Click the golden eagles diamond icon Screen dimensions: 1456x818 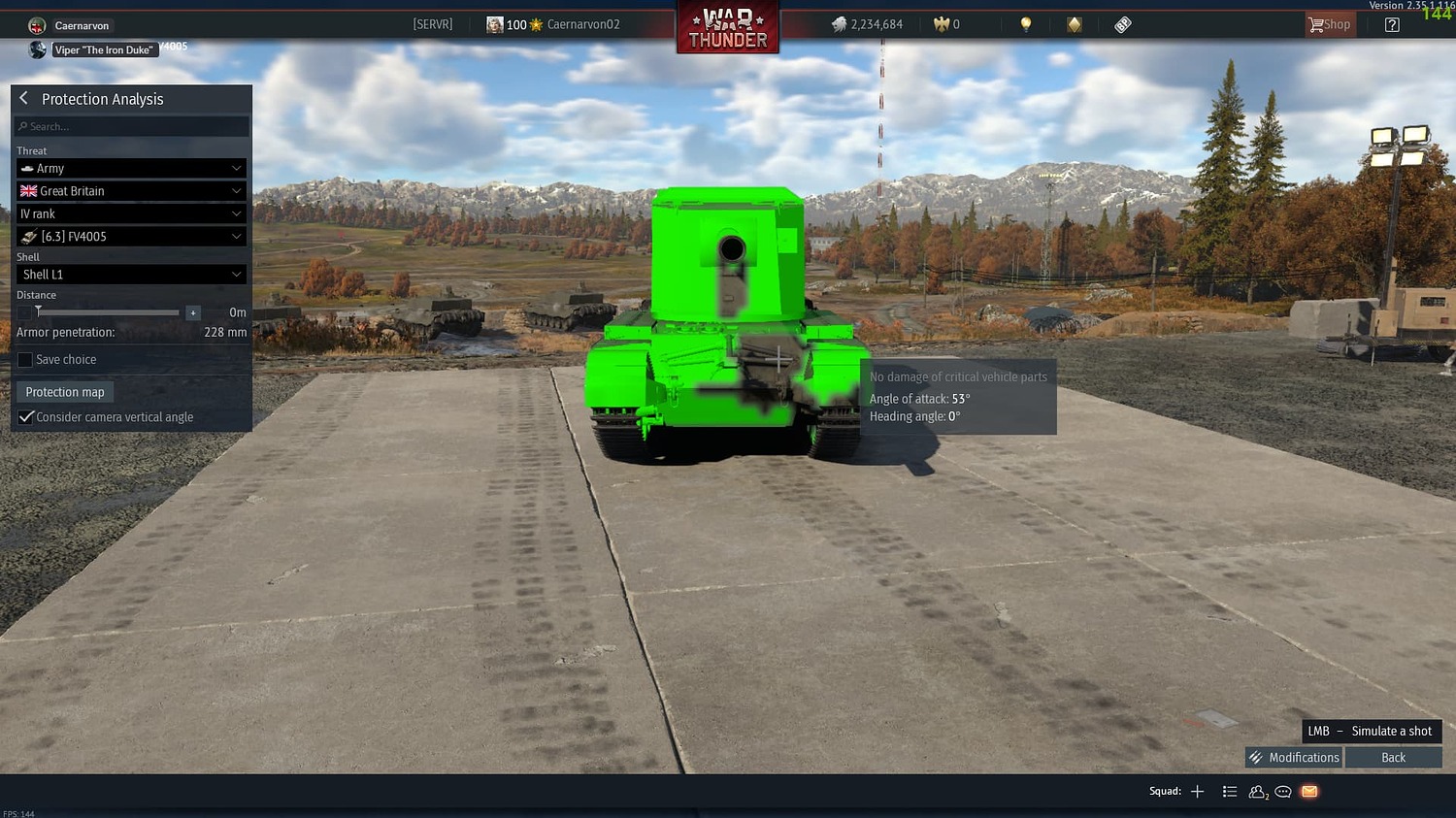coord(1072,23)
